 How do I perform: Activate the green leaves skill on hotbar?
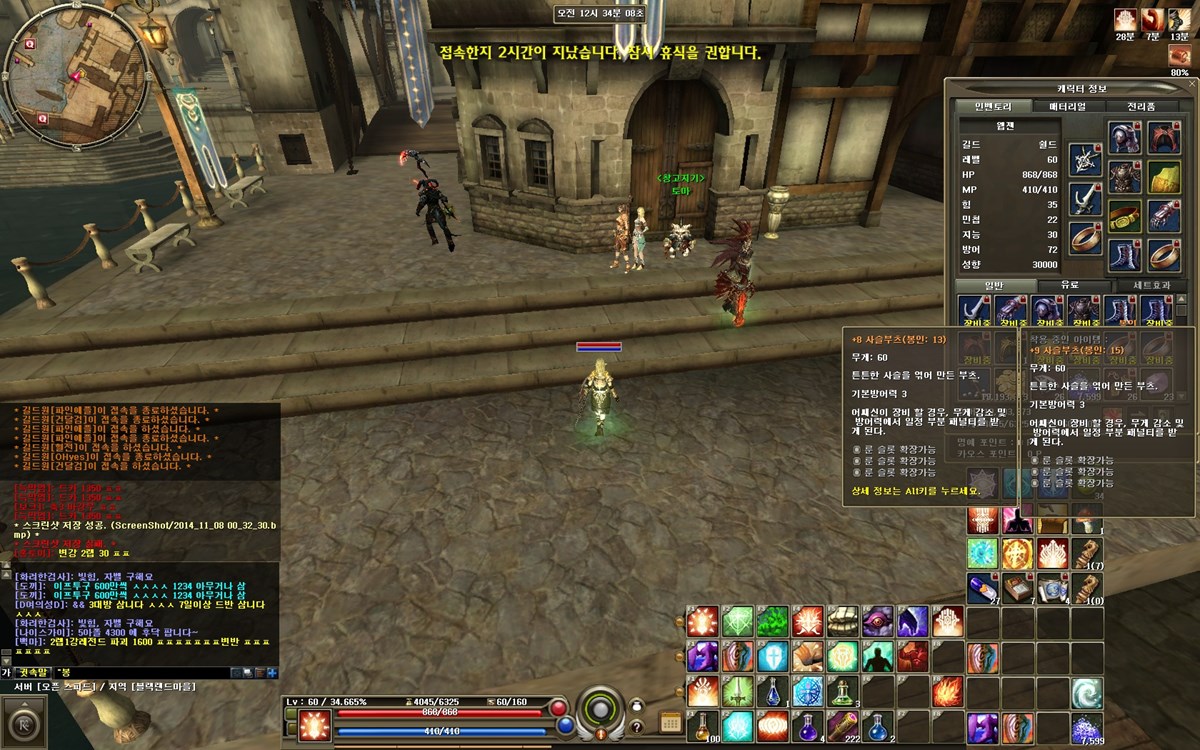click(x=773, y=622)
